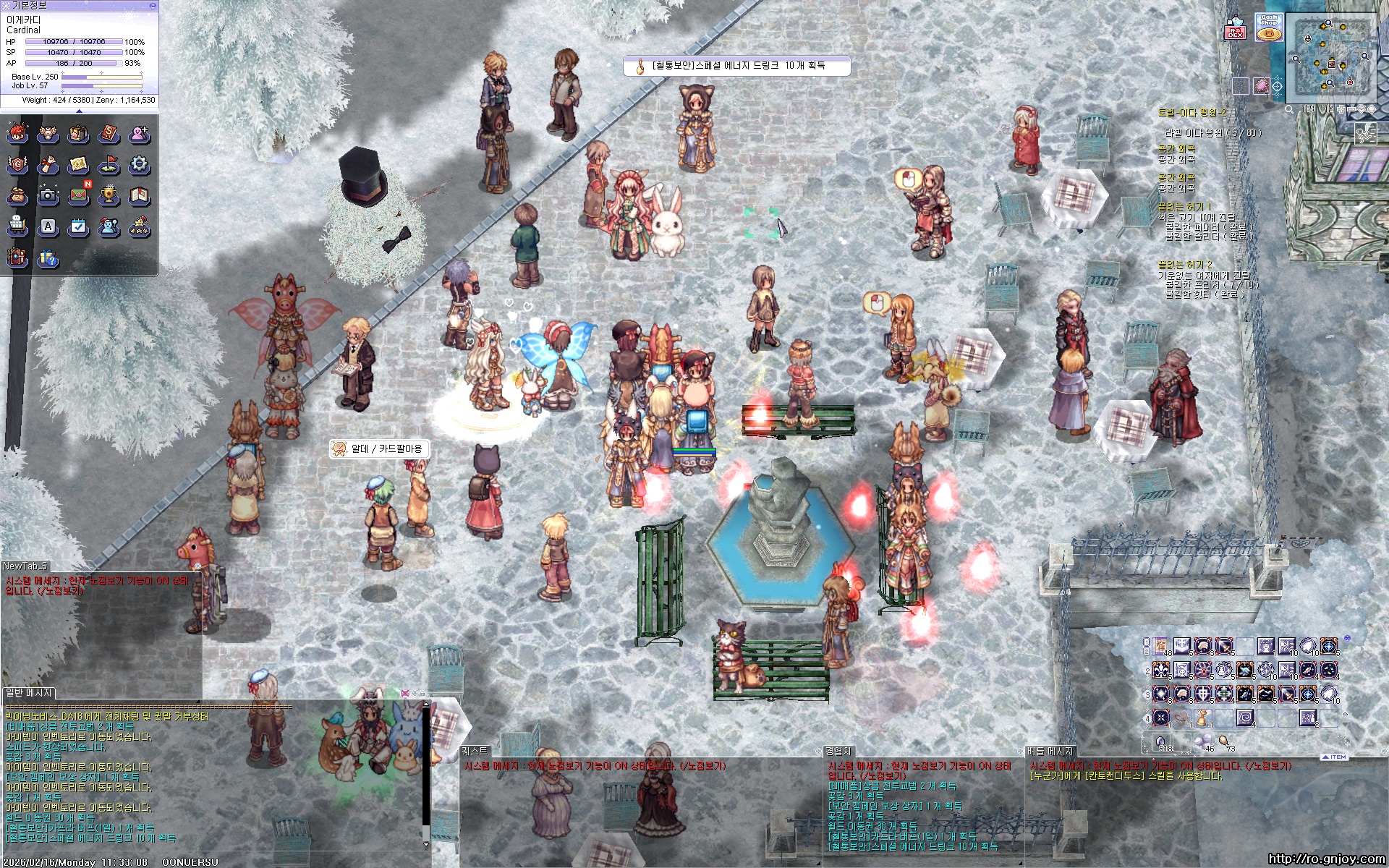
Task: Open the RODEX mail button
Action: [x=1235, y=29]
